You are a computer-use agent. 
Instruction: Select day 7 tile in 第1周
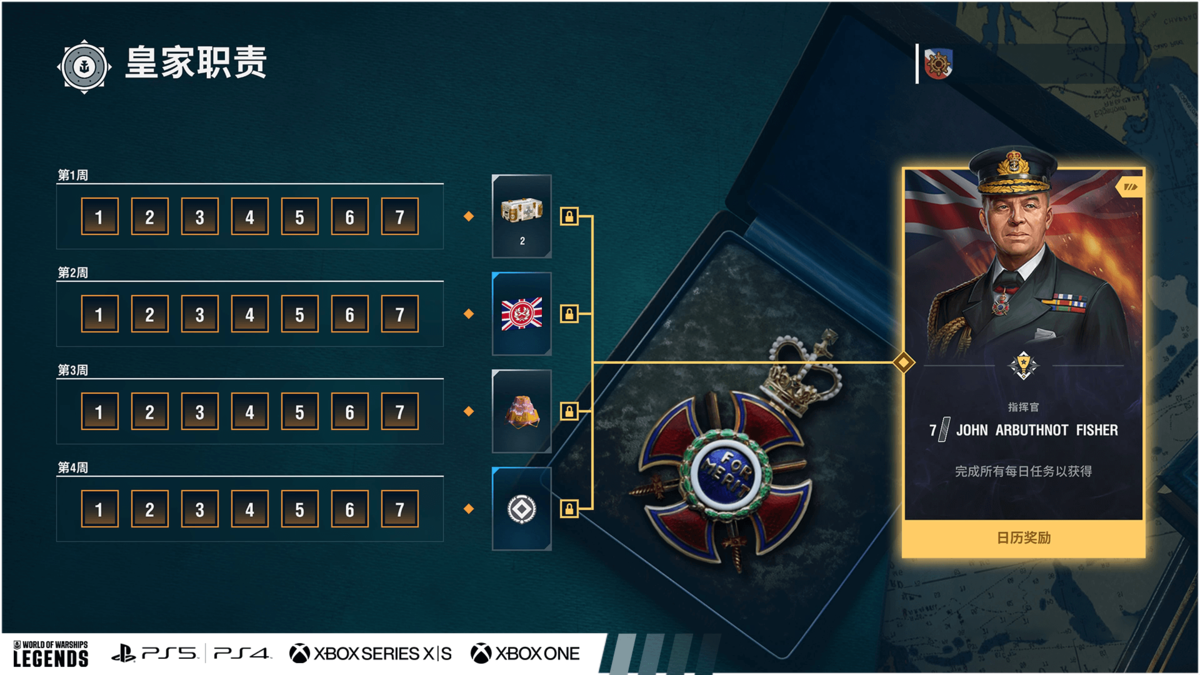[x=400, y=217]
